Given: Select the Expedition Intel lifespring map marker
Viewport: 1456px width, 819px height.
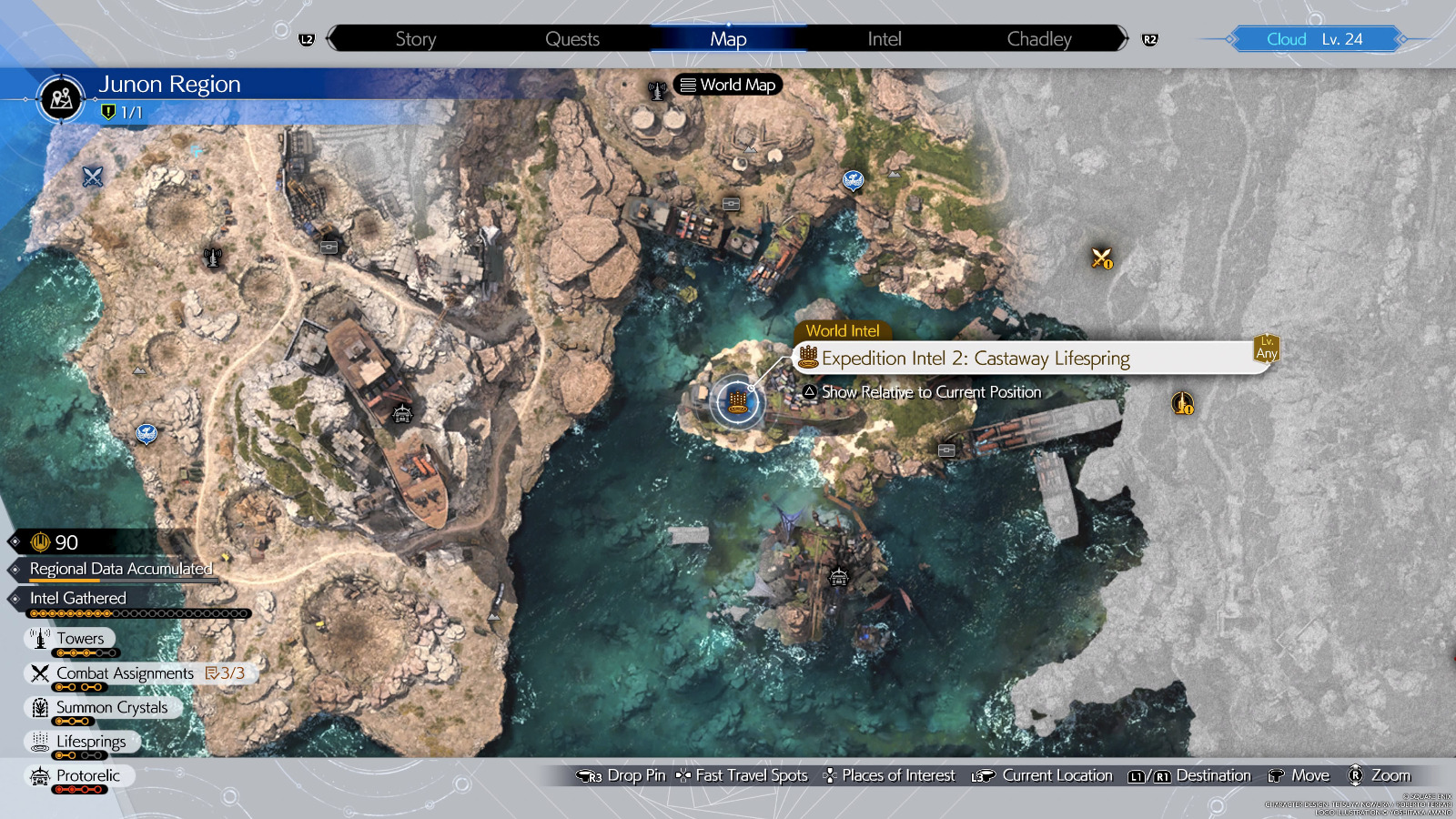Looking at the screenshot, I should [x=737, y=403].
